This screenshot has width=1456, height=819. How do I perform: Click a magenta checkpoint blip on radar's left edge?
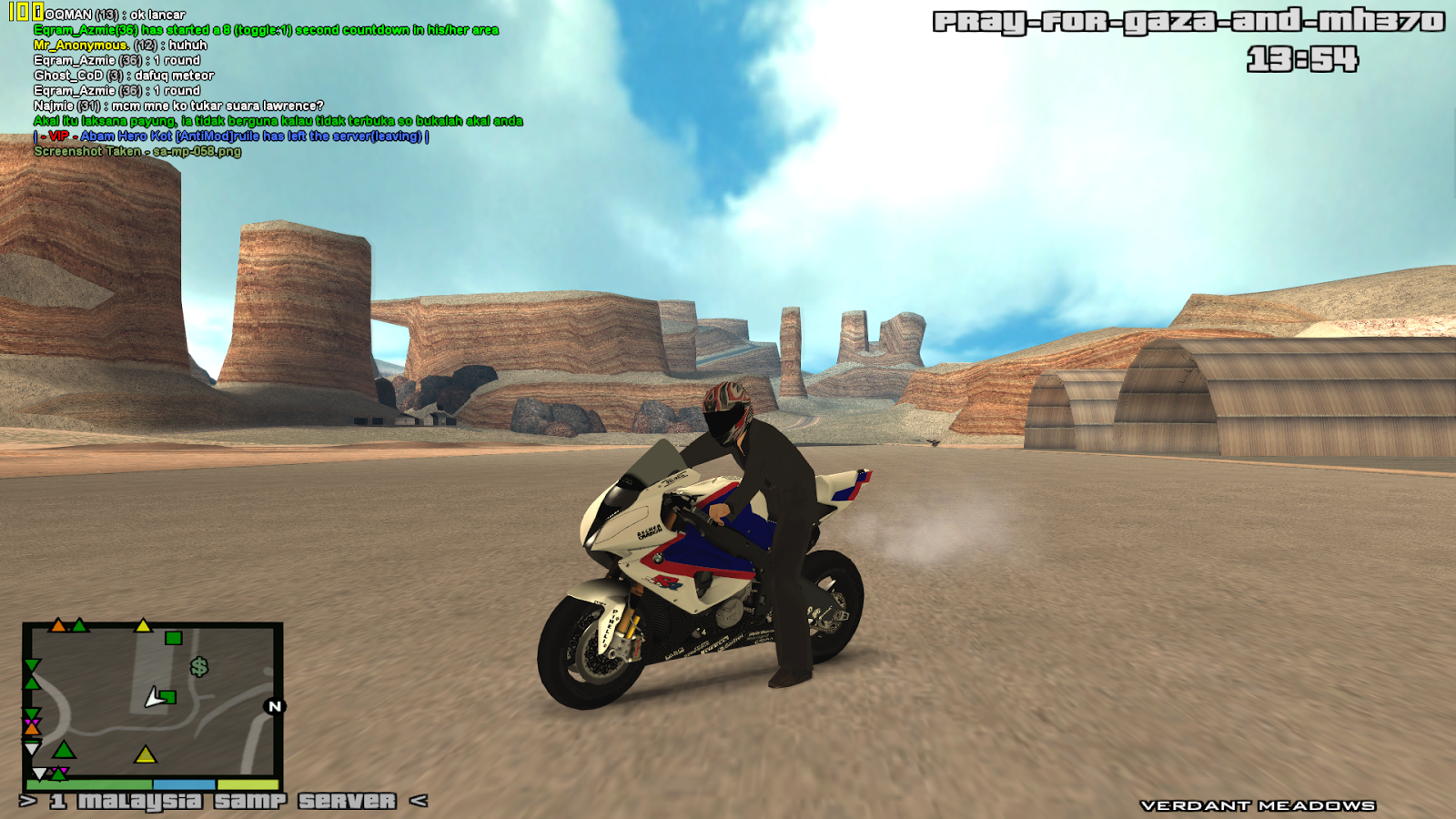tap(31, 722)
